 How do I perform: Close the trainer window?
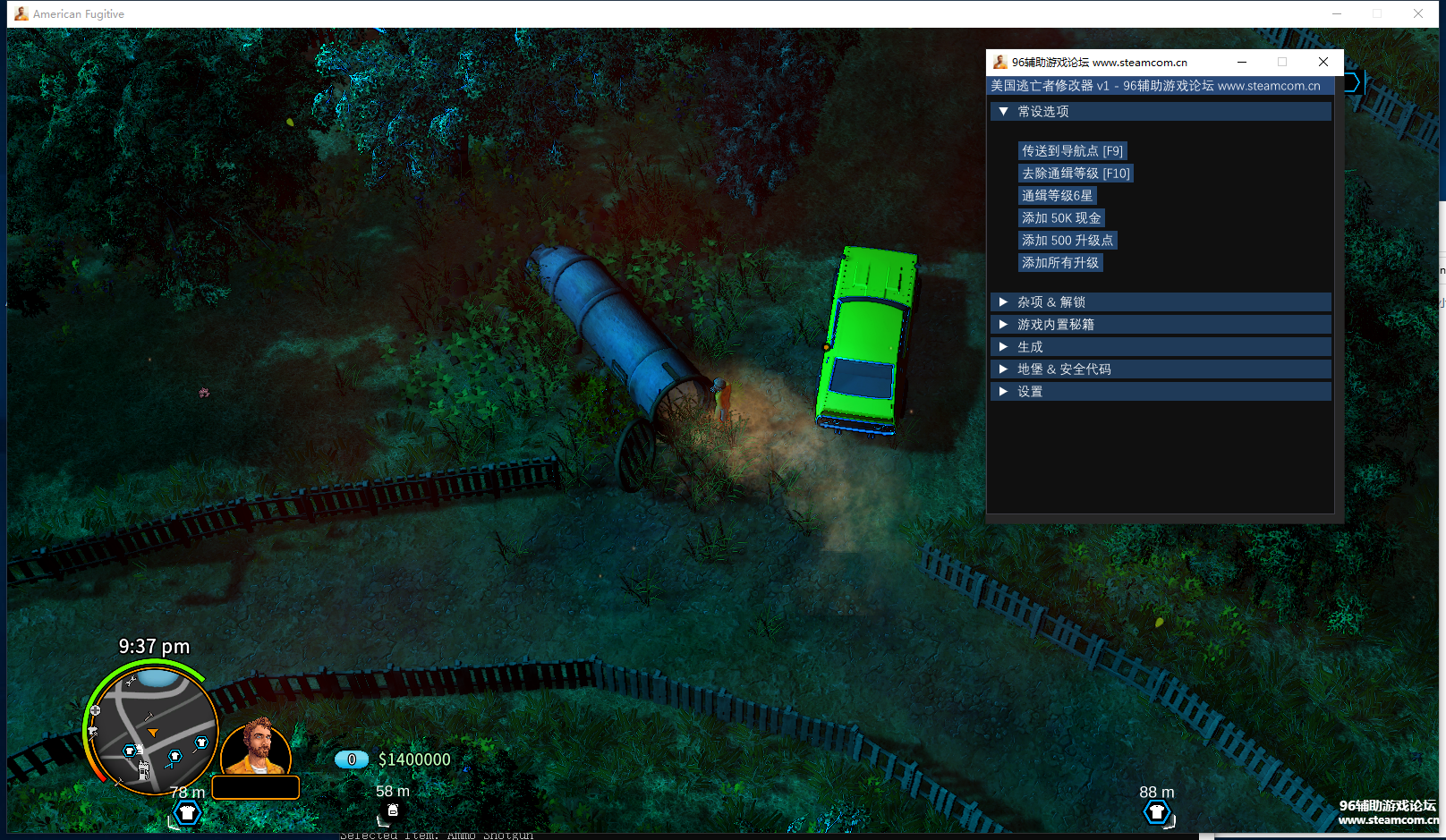pos(1323,62)
